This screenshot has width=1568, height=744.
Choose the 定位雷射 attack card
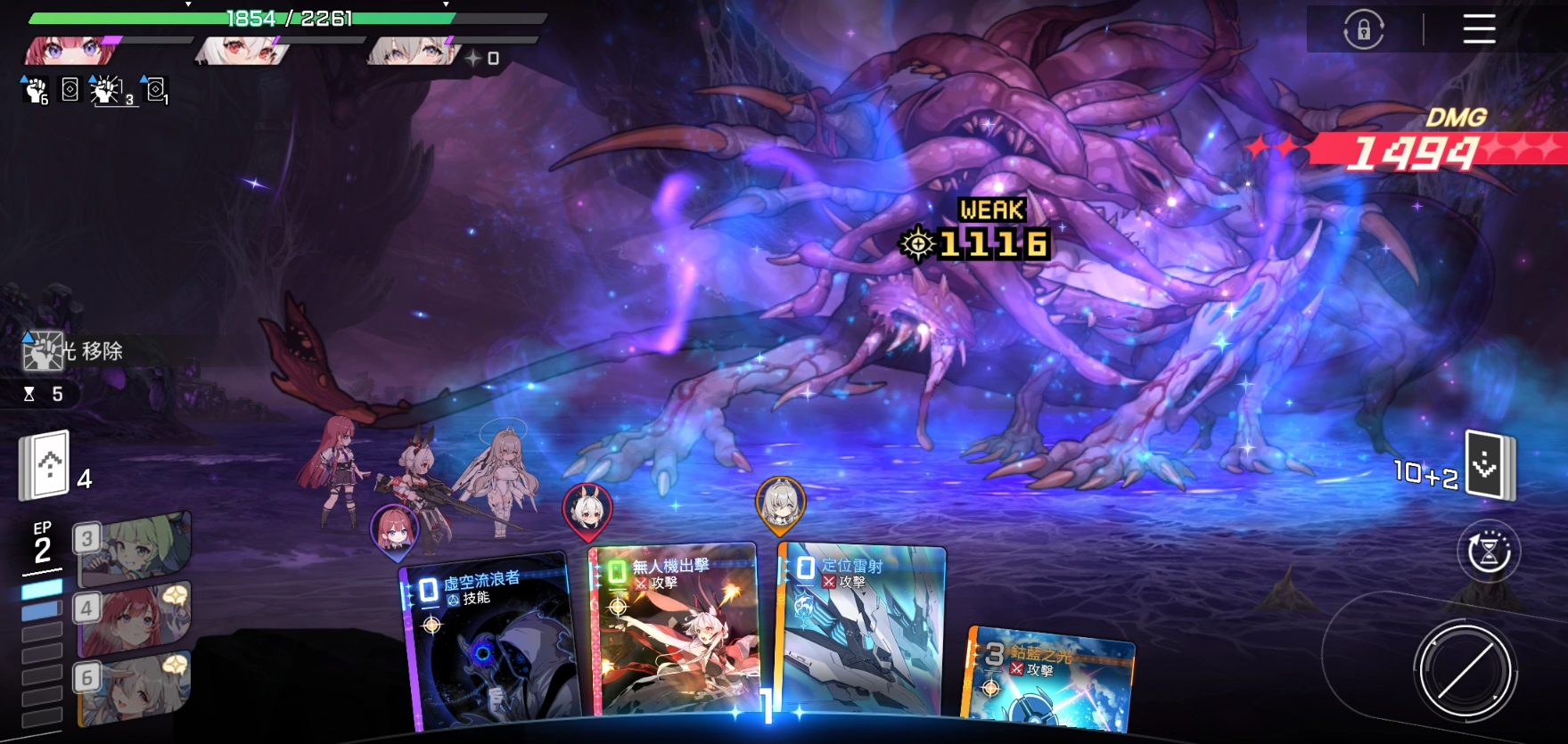861,631
